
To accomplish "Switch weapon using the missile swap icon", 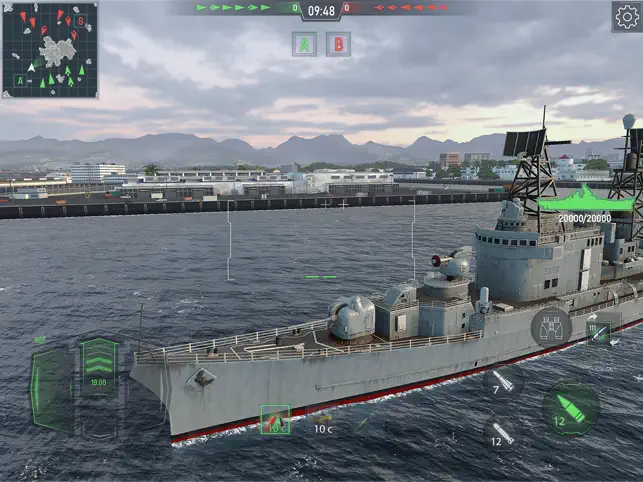I will (x=599, y=333).
